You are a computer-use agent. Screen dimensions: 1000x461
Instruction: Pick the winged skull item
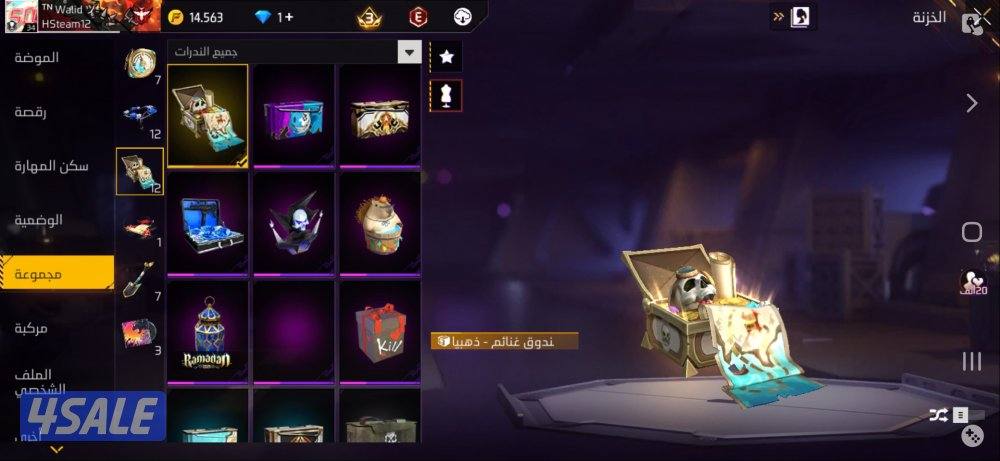tap(294, 223)
